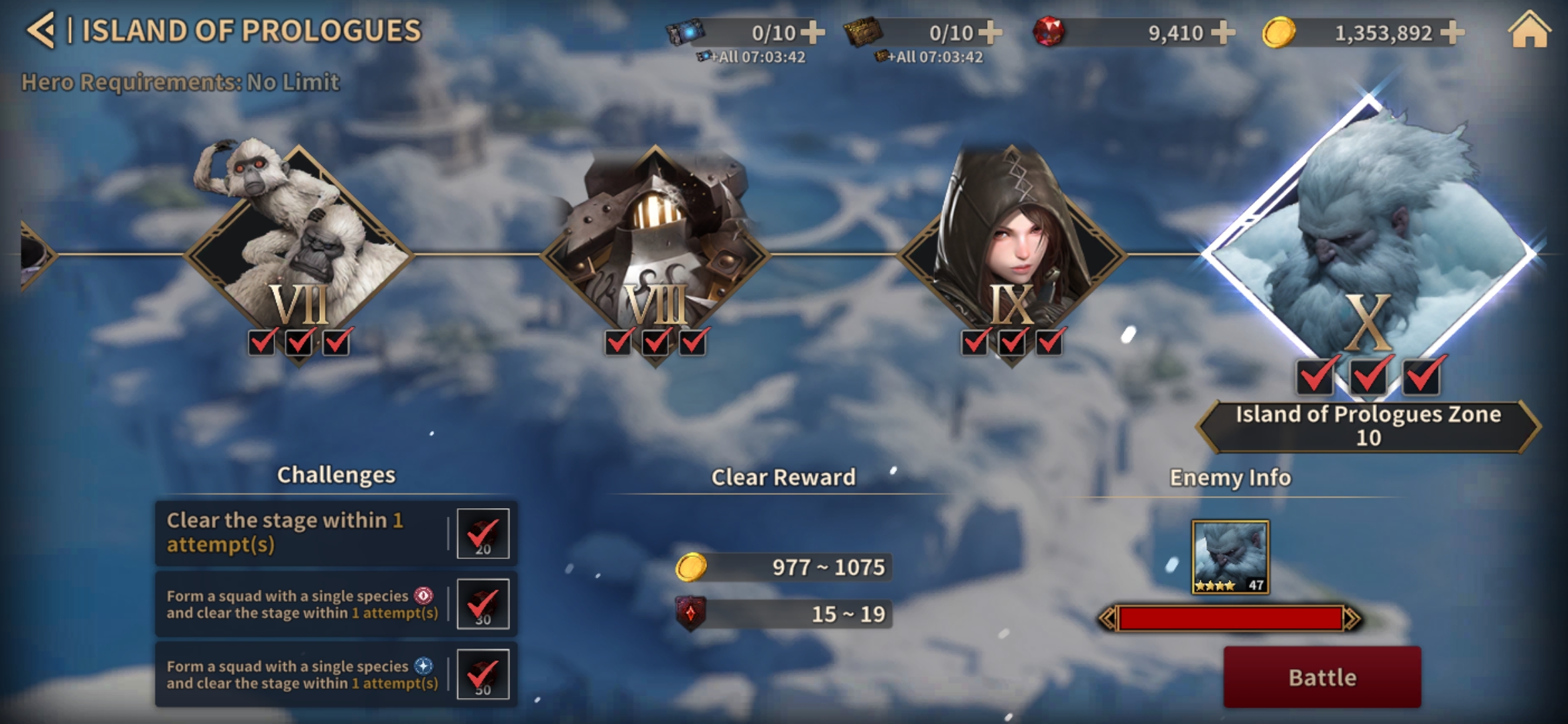Open the home screen via house icon

(x=1529, y=31)
